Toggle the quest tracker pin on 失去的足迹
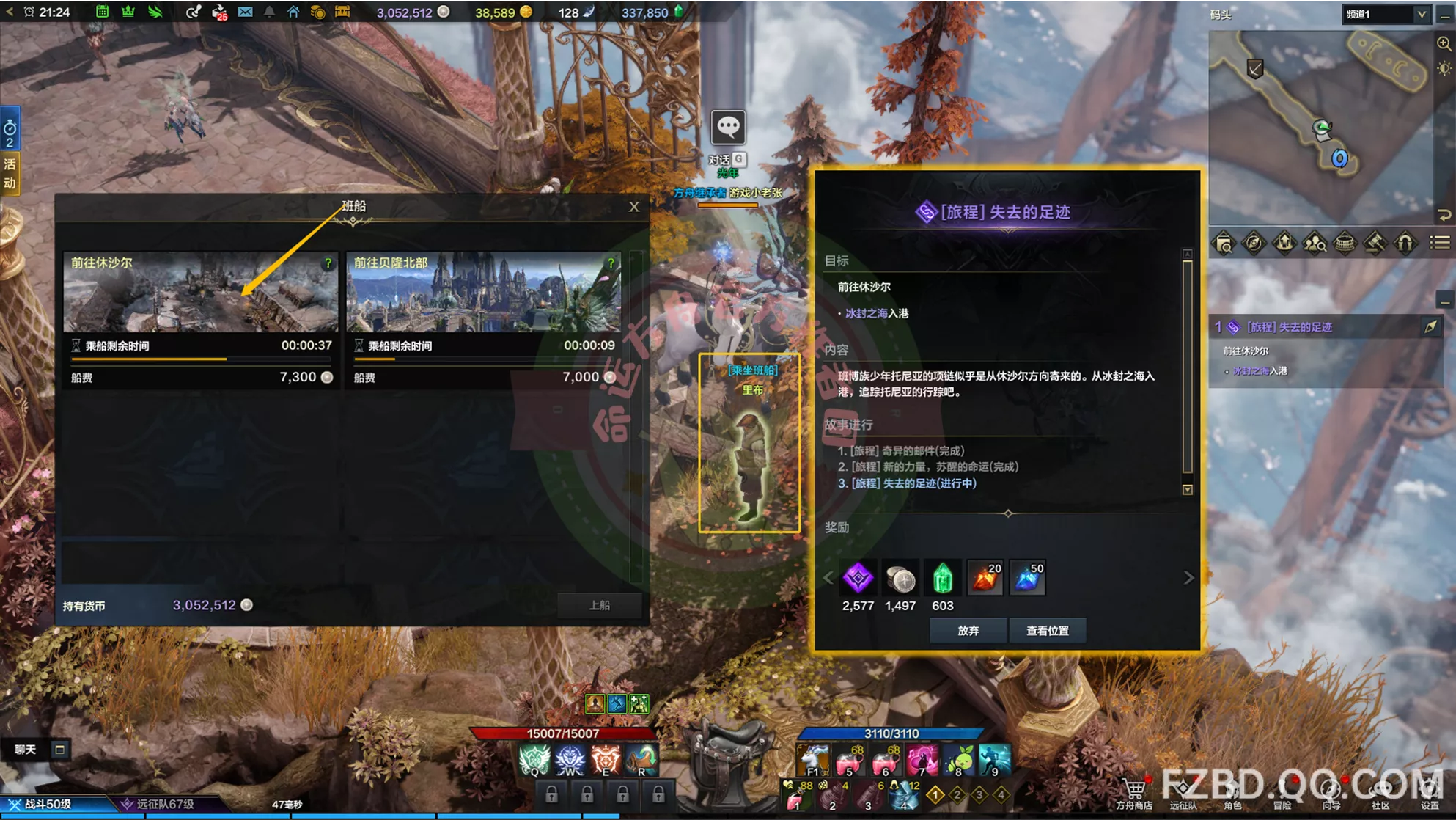 pyautogui.click(x=1430, y=326)
